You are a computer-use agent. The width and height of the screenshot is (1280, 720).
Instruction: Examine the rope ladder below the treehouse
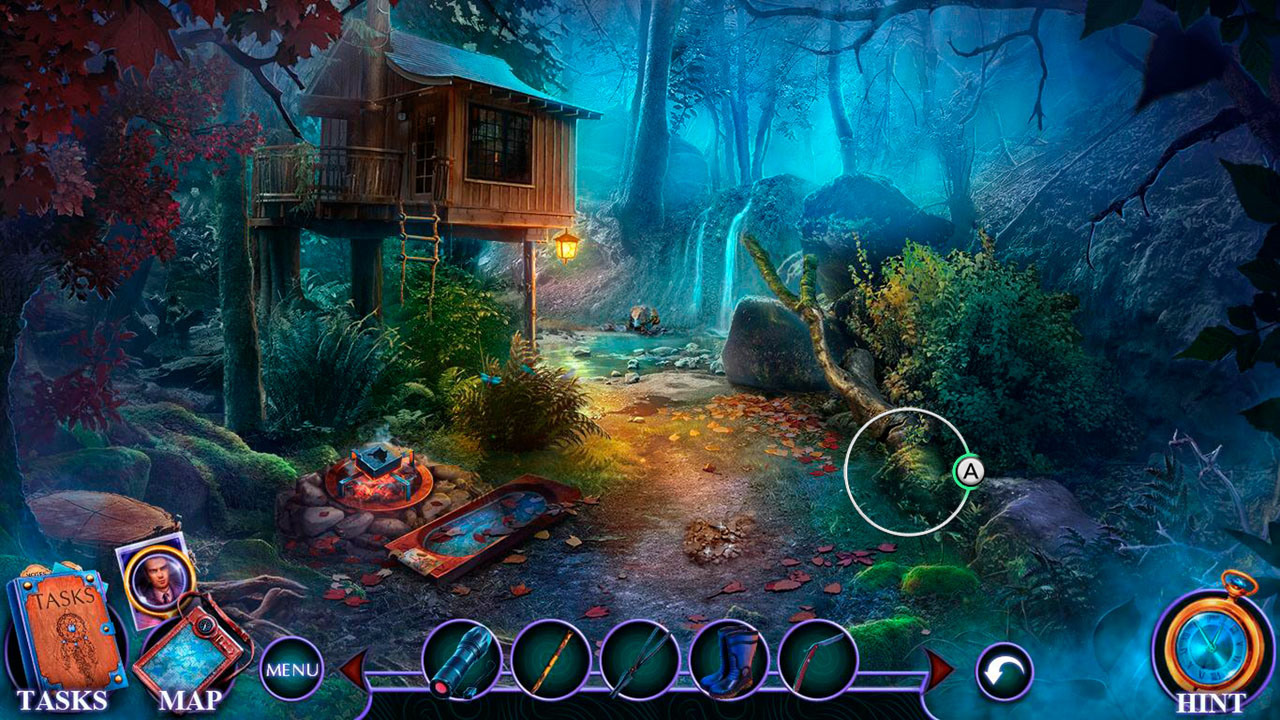[x=421, y=240]
